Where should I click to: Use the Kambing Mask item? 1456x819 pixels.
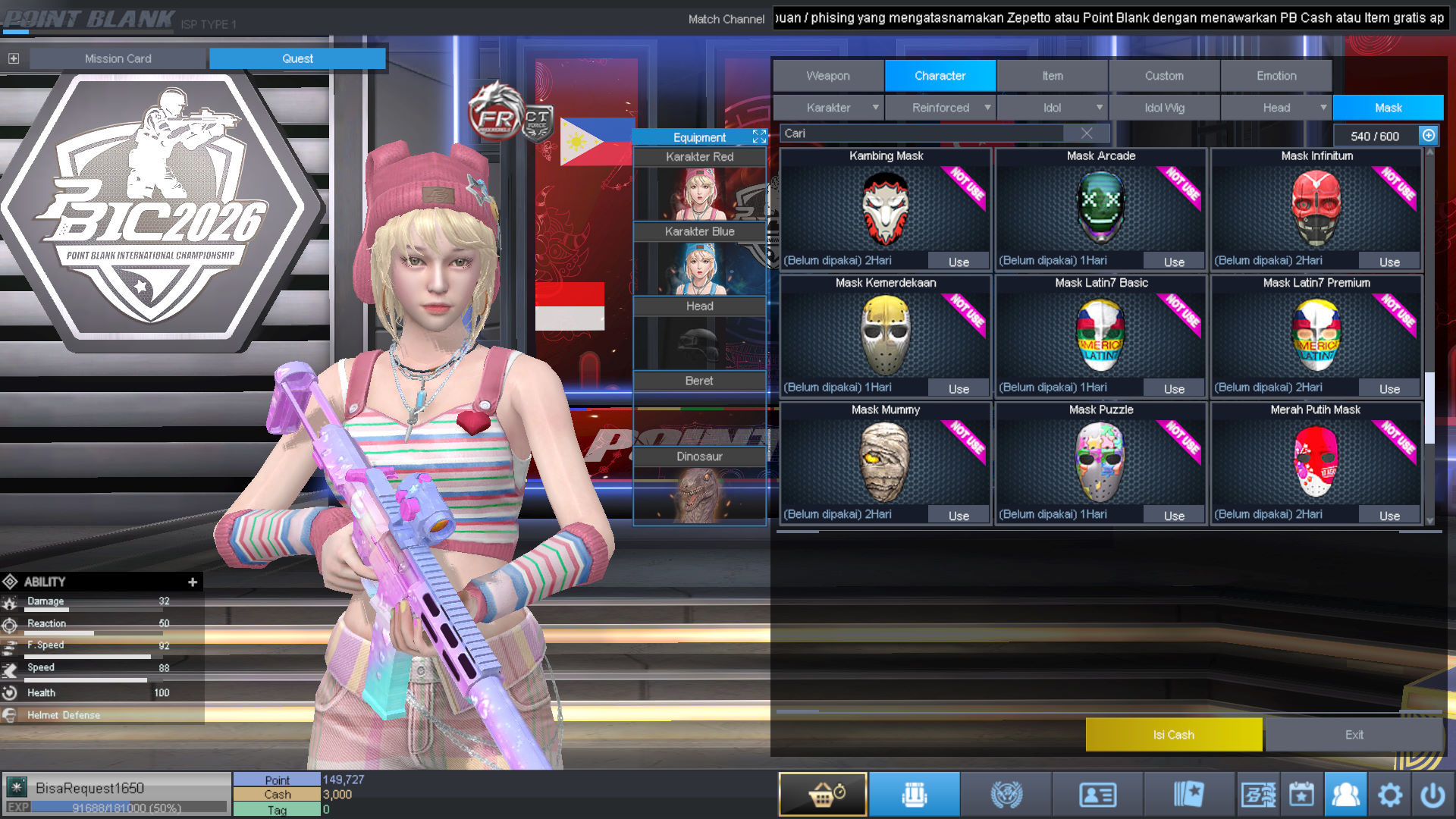(x=958, y=261)
